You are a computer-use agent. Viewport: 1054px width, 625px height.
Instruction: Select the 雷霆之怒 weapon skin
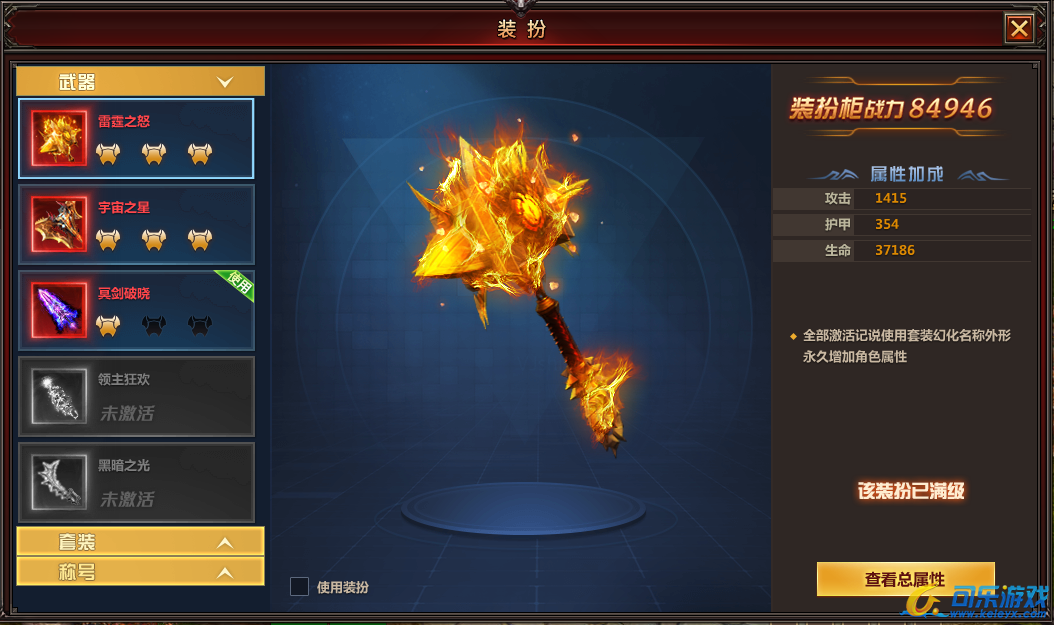click(x=136, y=138)
